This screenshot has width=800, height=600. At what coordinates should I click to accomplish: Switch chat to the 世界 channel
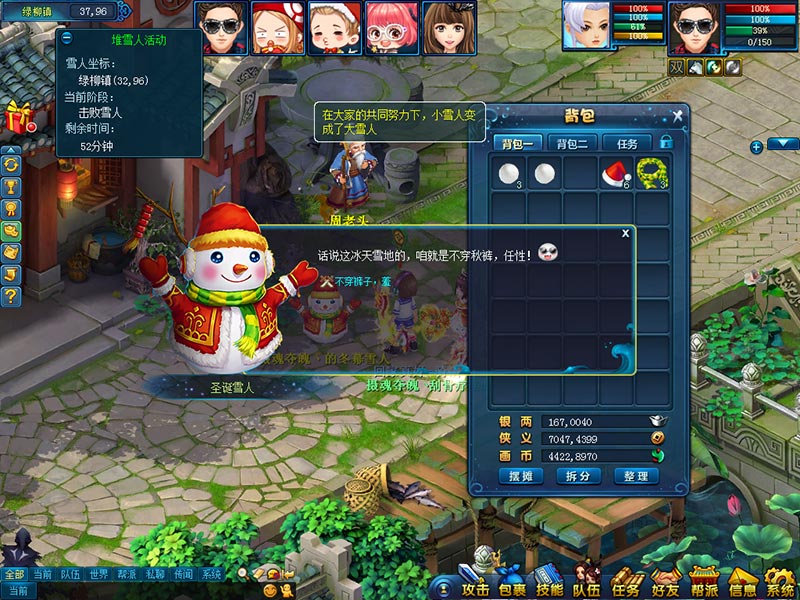[x=98, y=575]
